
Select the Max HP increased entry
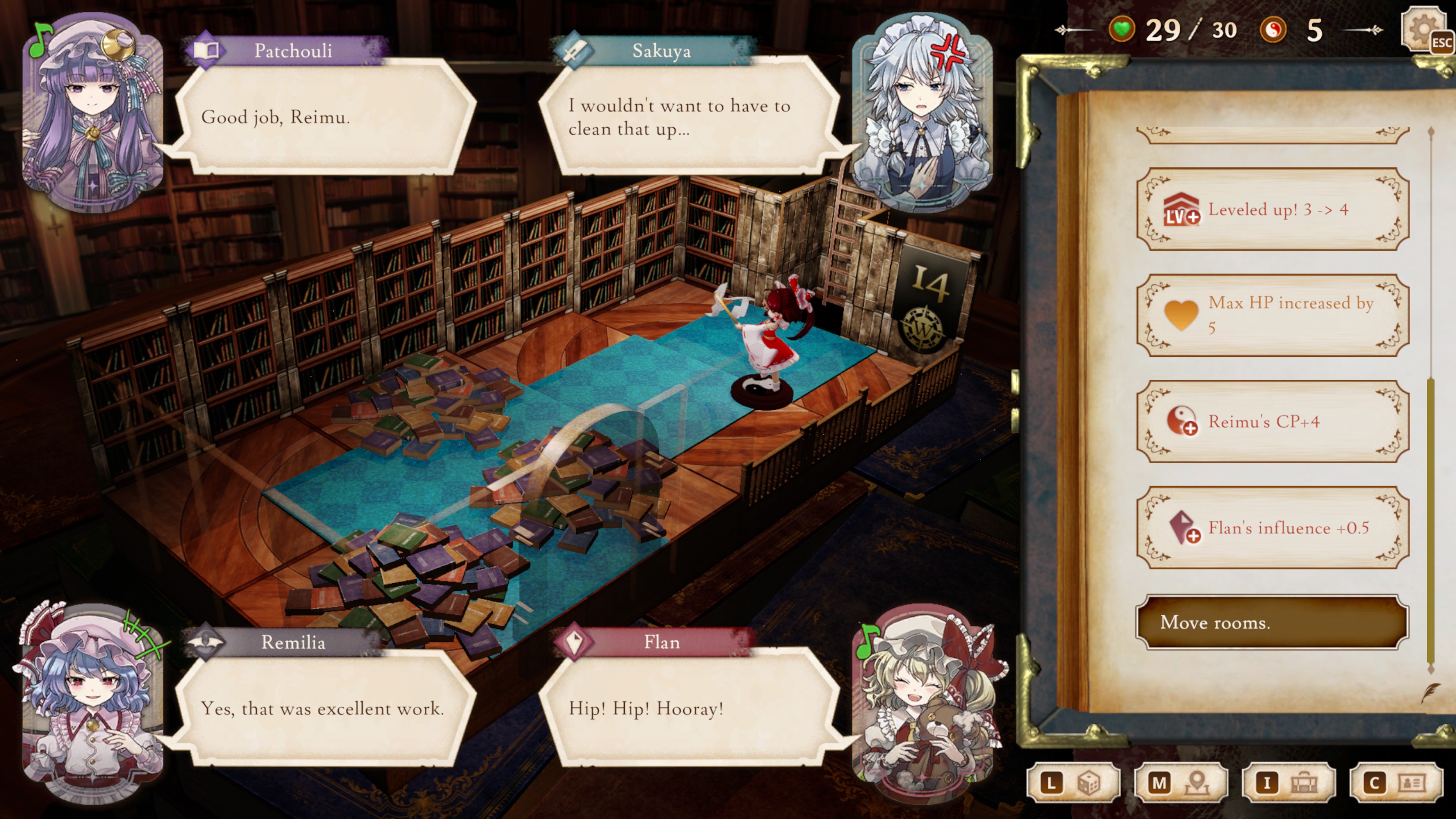tap(1272, 315)
